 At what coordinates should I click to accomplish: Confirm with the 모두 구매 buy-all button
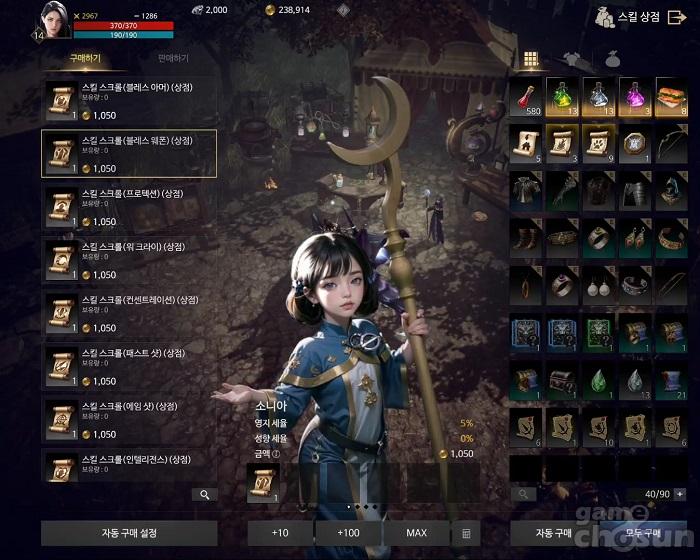(642, 533)
